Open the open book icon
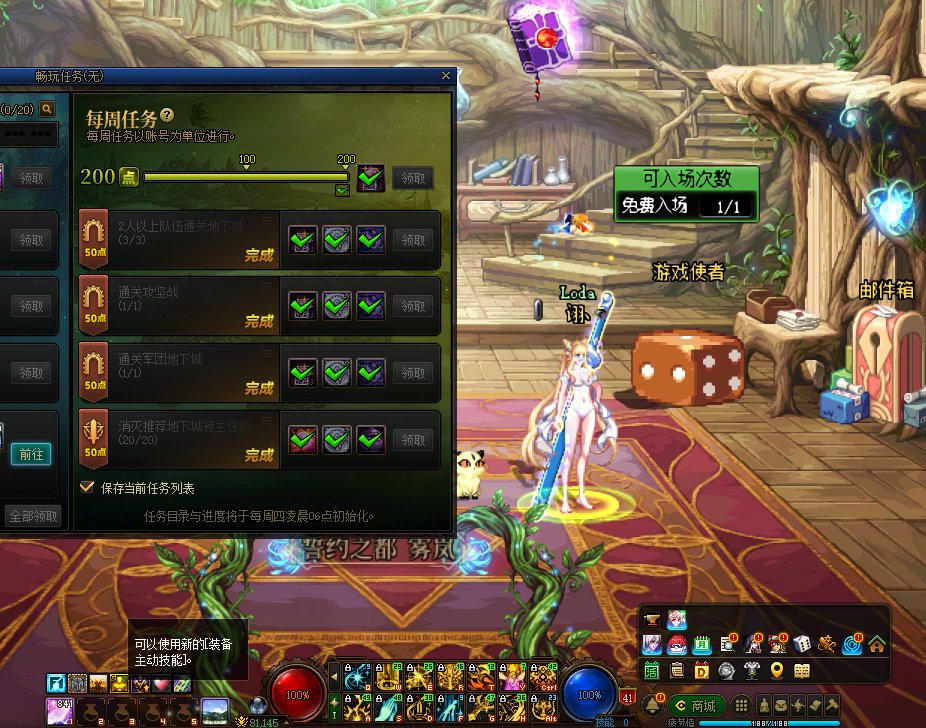The width and height of the screenshot is (926, 728). (801, 670)
